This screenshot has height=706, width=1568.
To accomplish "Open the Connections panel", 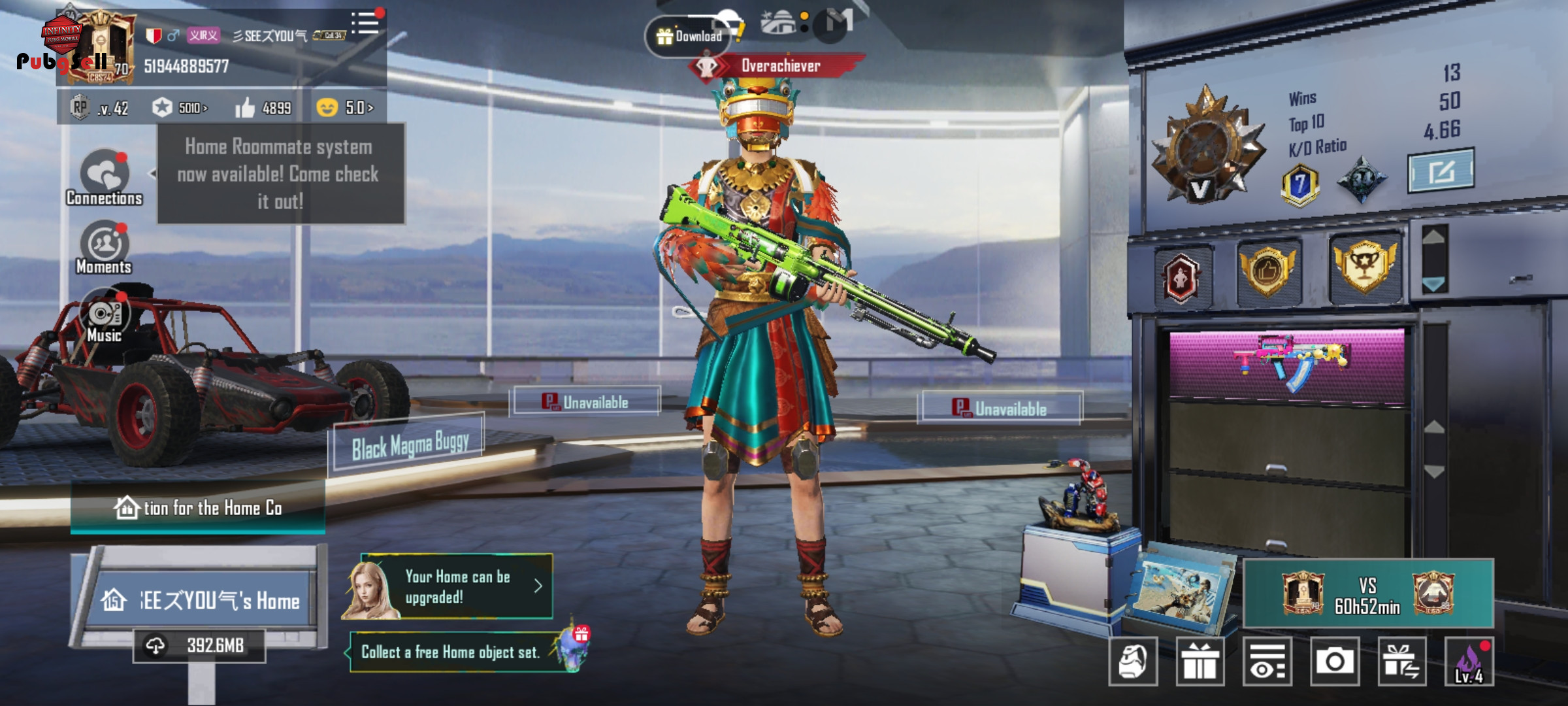I will click(105, 178).
